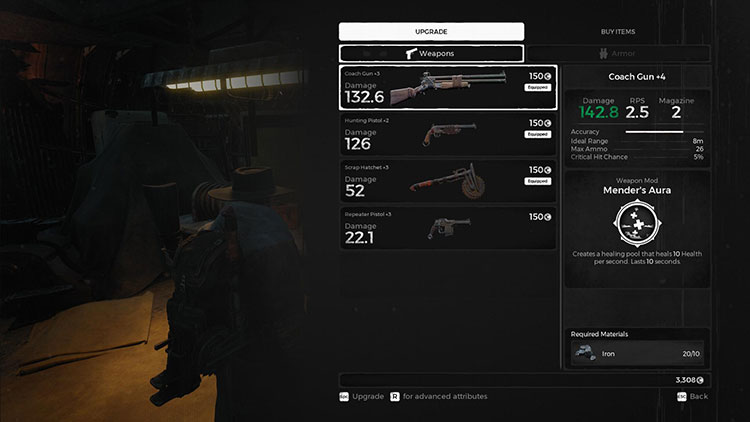The width and height of the screenshot is (750, 422).
Task: Pick the Scrap Hatchet +3 entry
Action: (447, 183)
